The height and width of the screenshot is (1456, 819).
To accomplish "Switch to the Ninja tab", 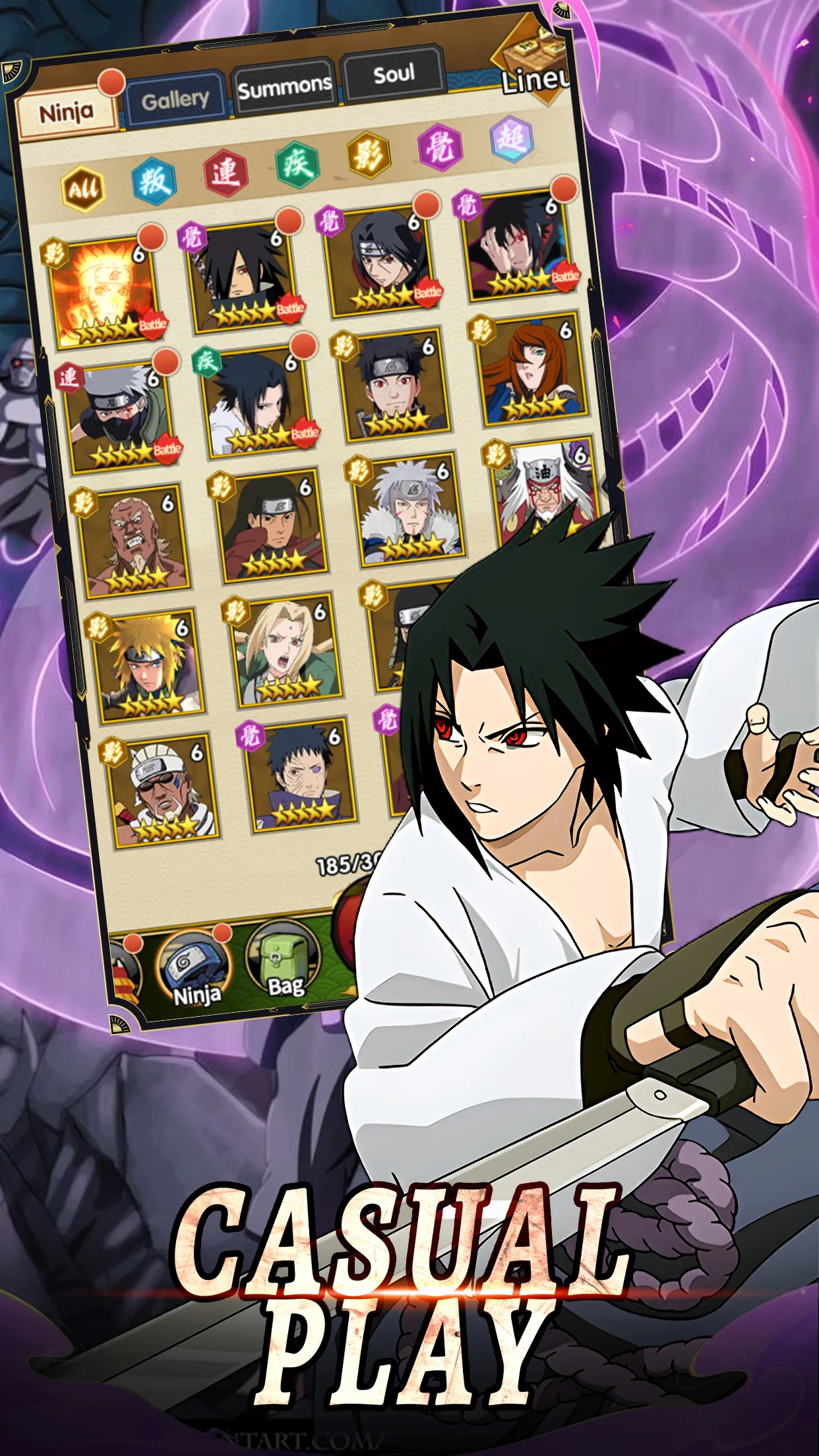I will pos(67,113).
